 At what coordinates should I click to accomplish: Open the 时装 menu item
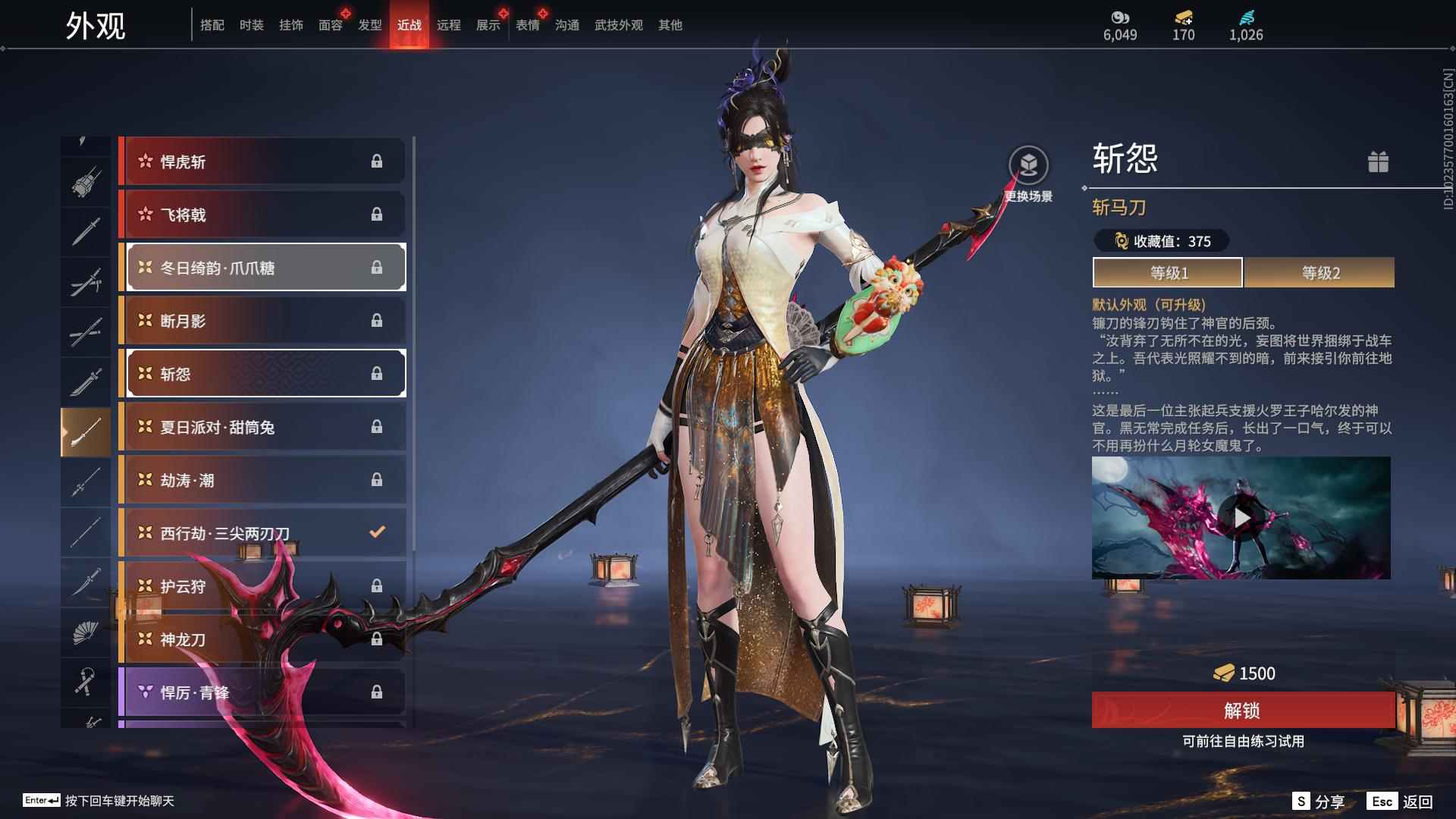tap(252, 25)
